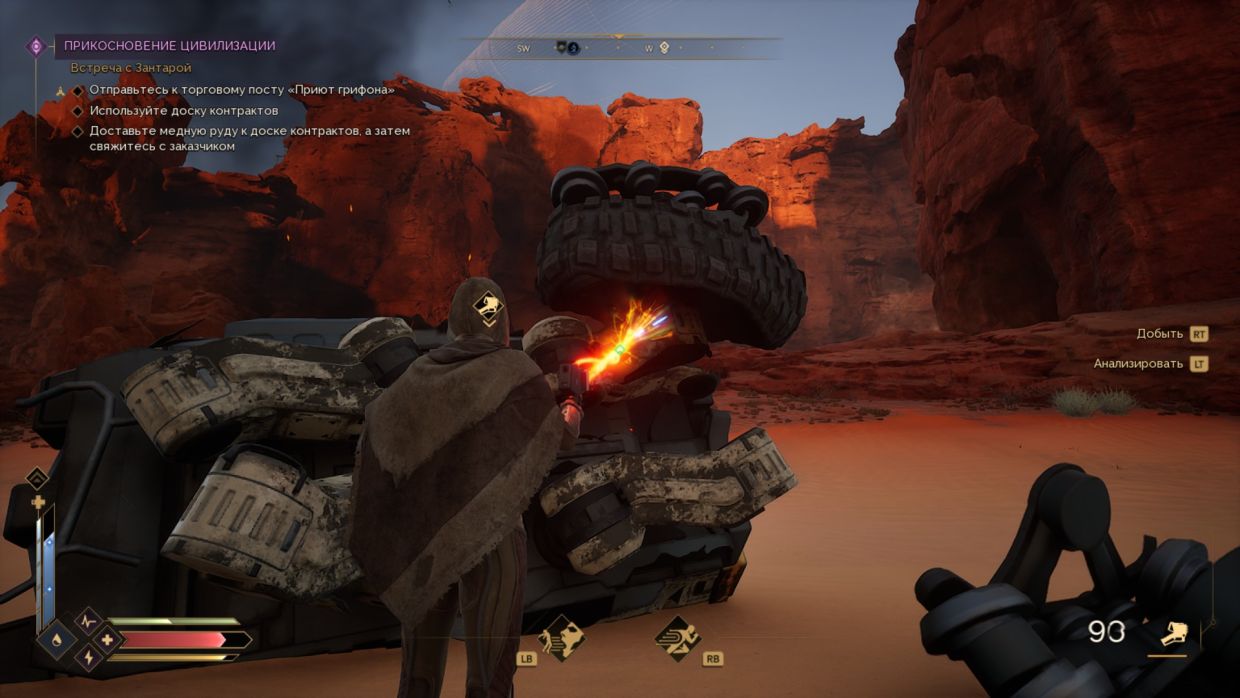Activate the sprint dash ability icon

coord(677,638)
